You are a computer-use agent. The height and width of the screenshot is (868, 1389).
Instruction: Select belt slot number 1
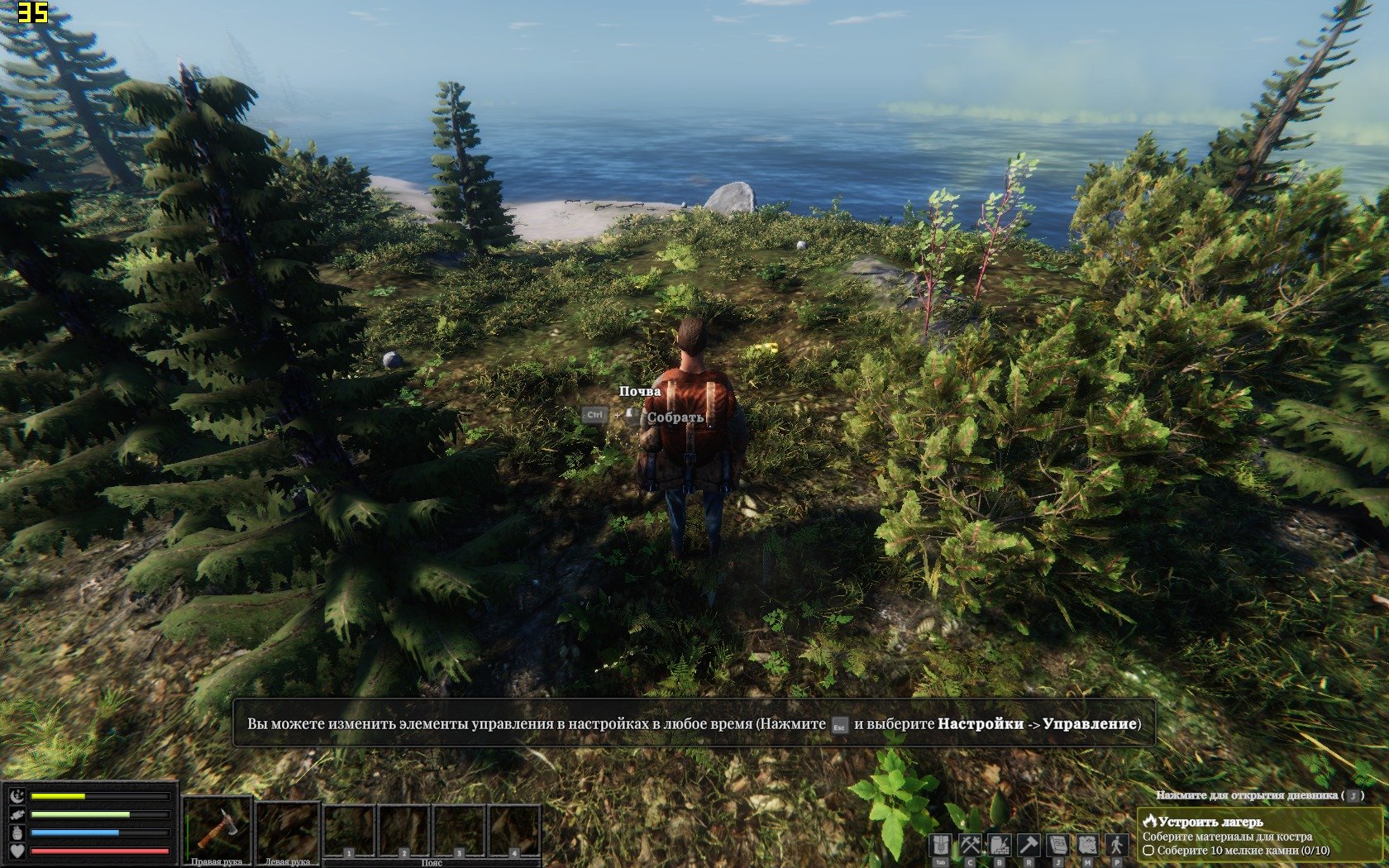tap(349, 831)
